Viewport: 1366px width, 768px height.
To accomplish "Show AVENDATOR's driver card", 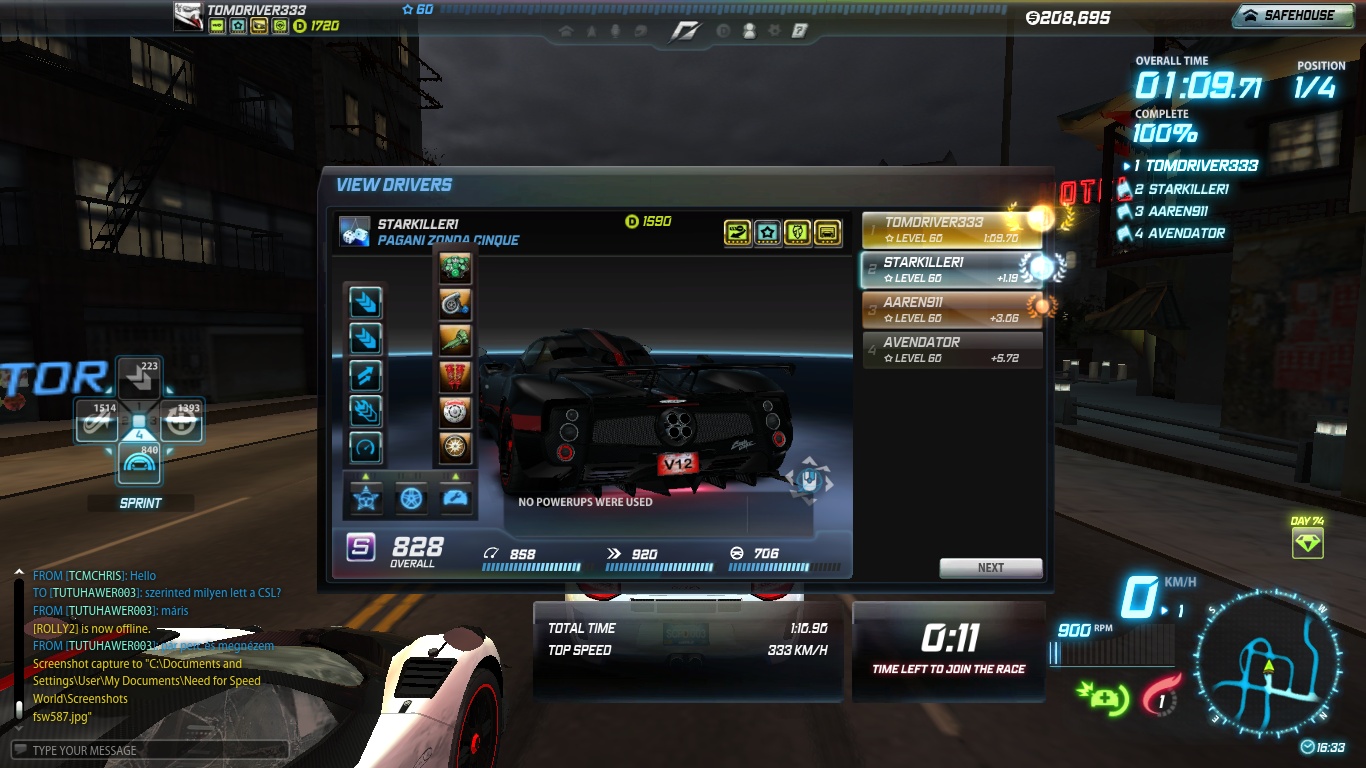I will (951, 349).
